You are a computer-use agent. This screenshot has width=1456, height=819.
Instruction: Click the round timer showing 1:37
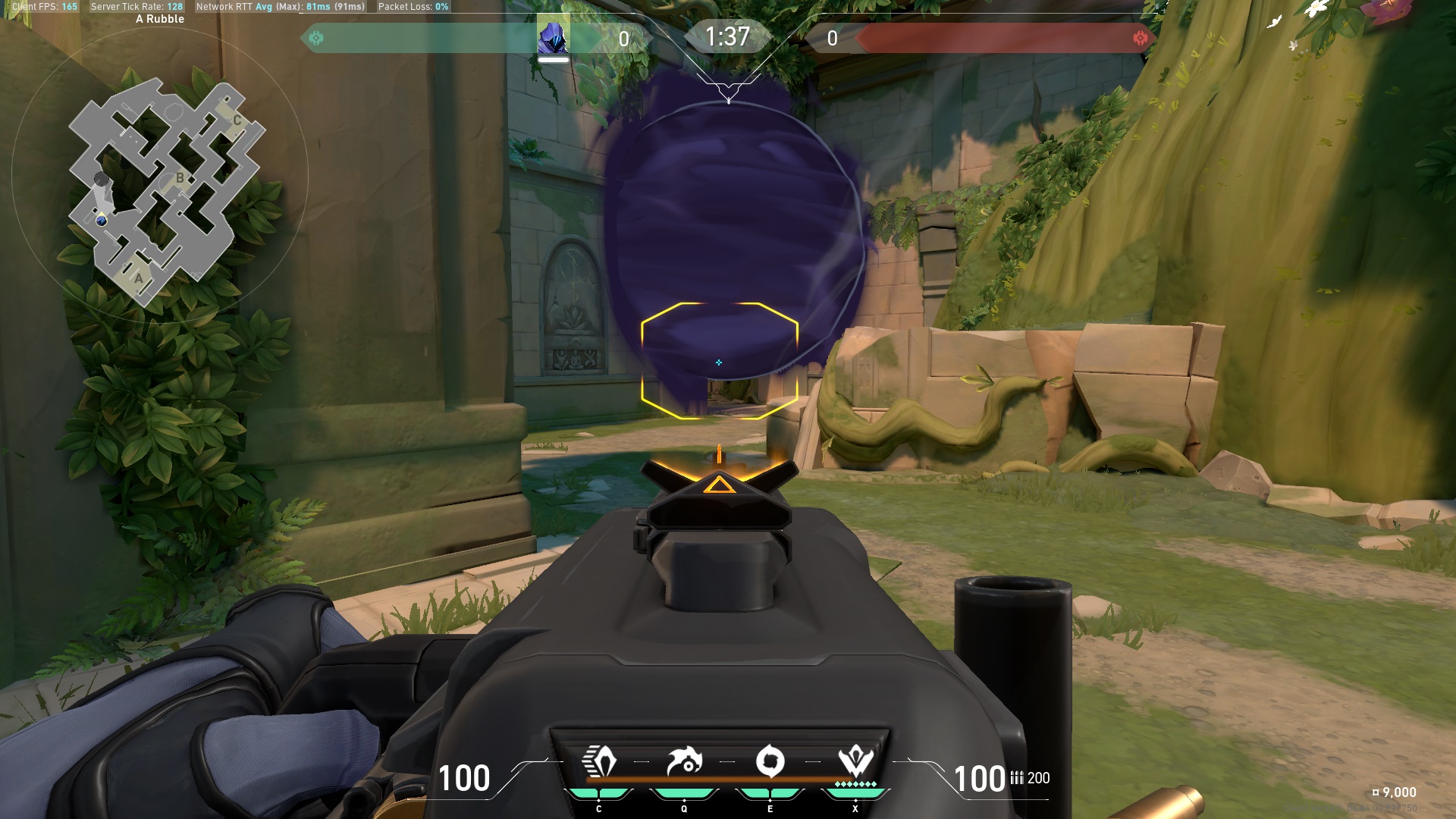[728, 34]
